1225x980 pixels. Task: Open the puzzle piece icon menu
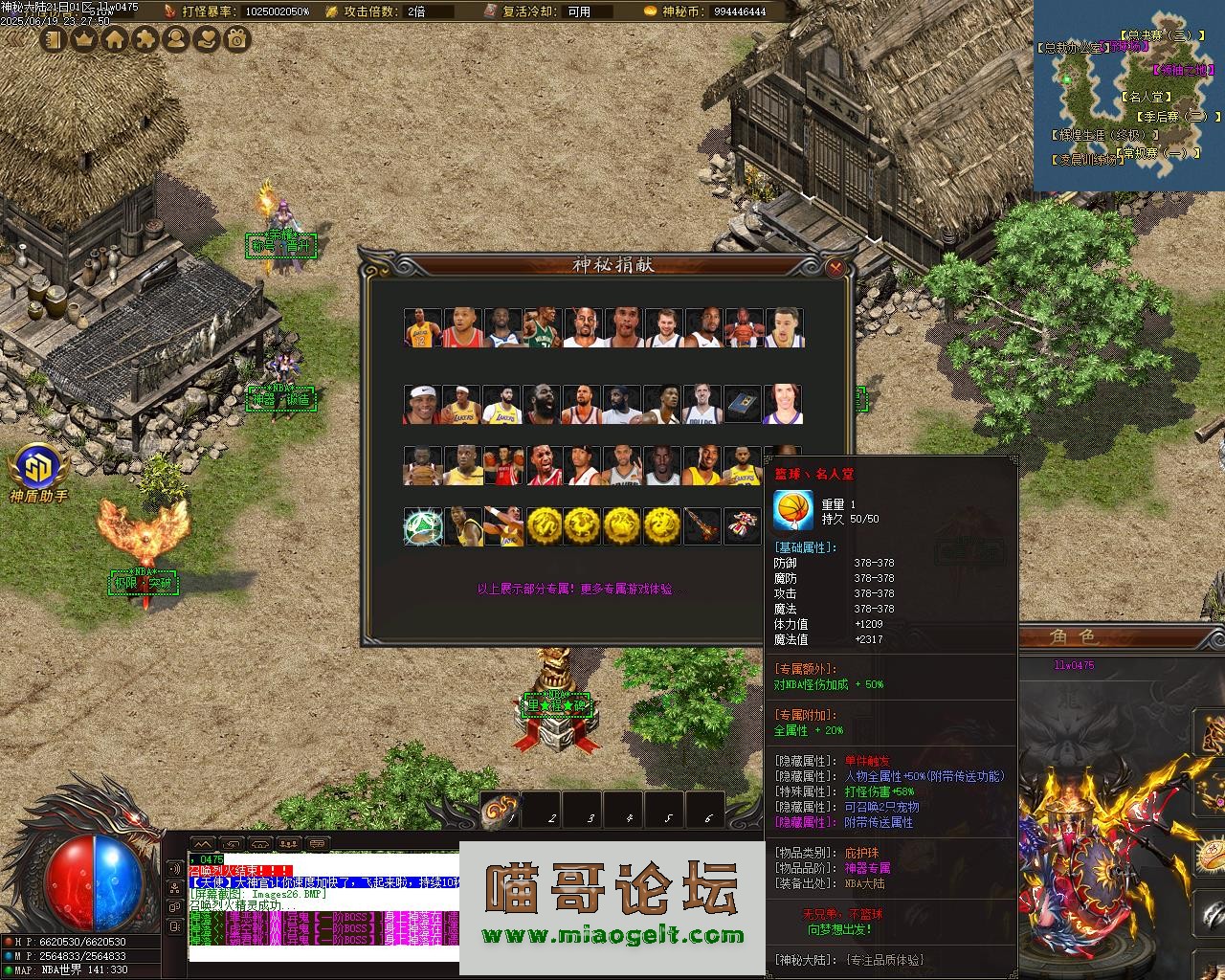[145, 39]
